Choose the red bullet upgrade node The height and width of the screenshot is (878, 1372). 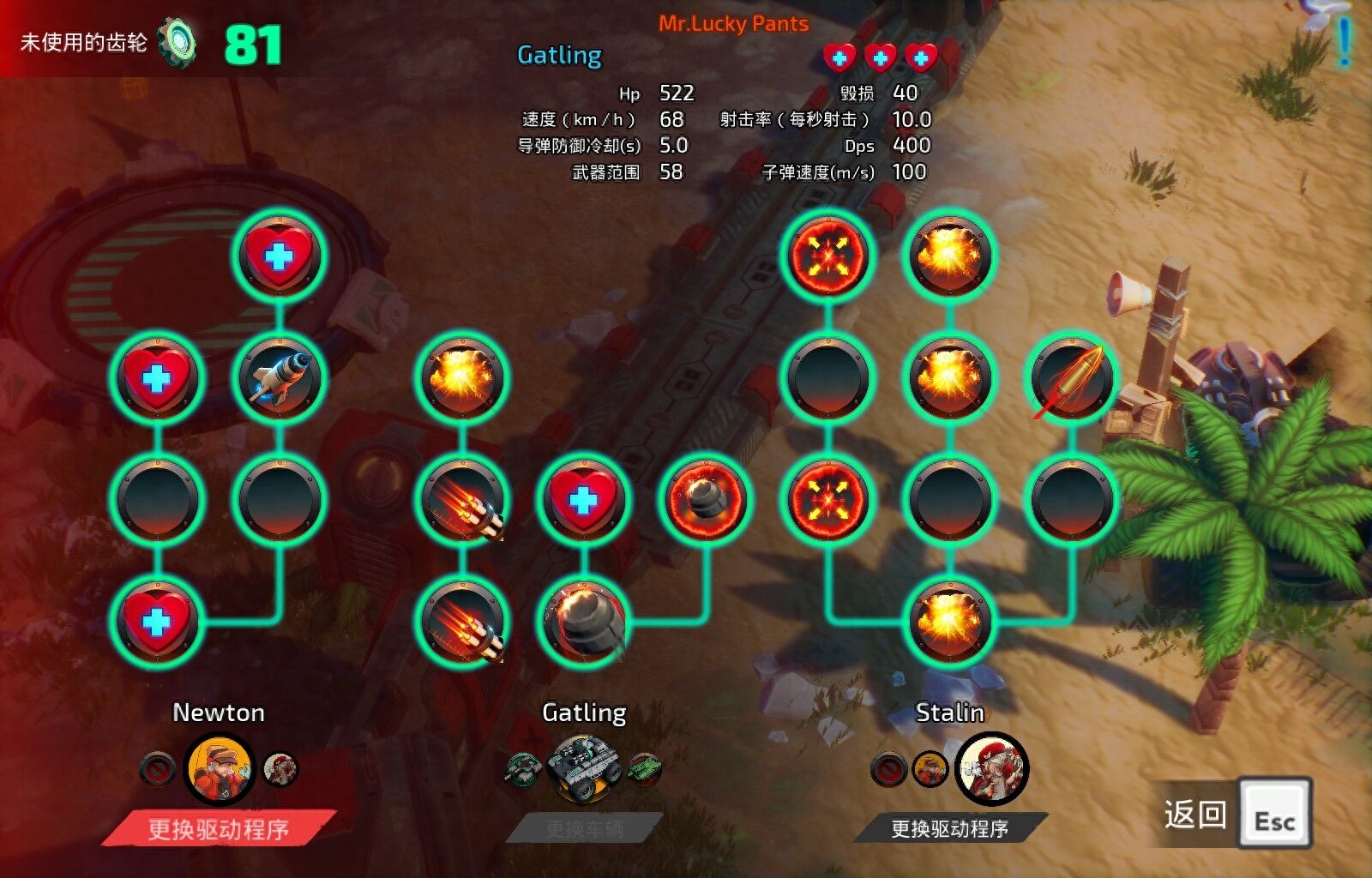1071,378
